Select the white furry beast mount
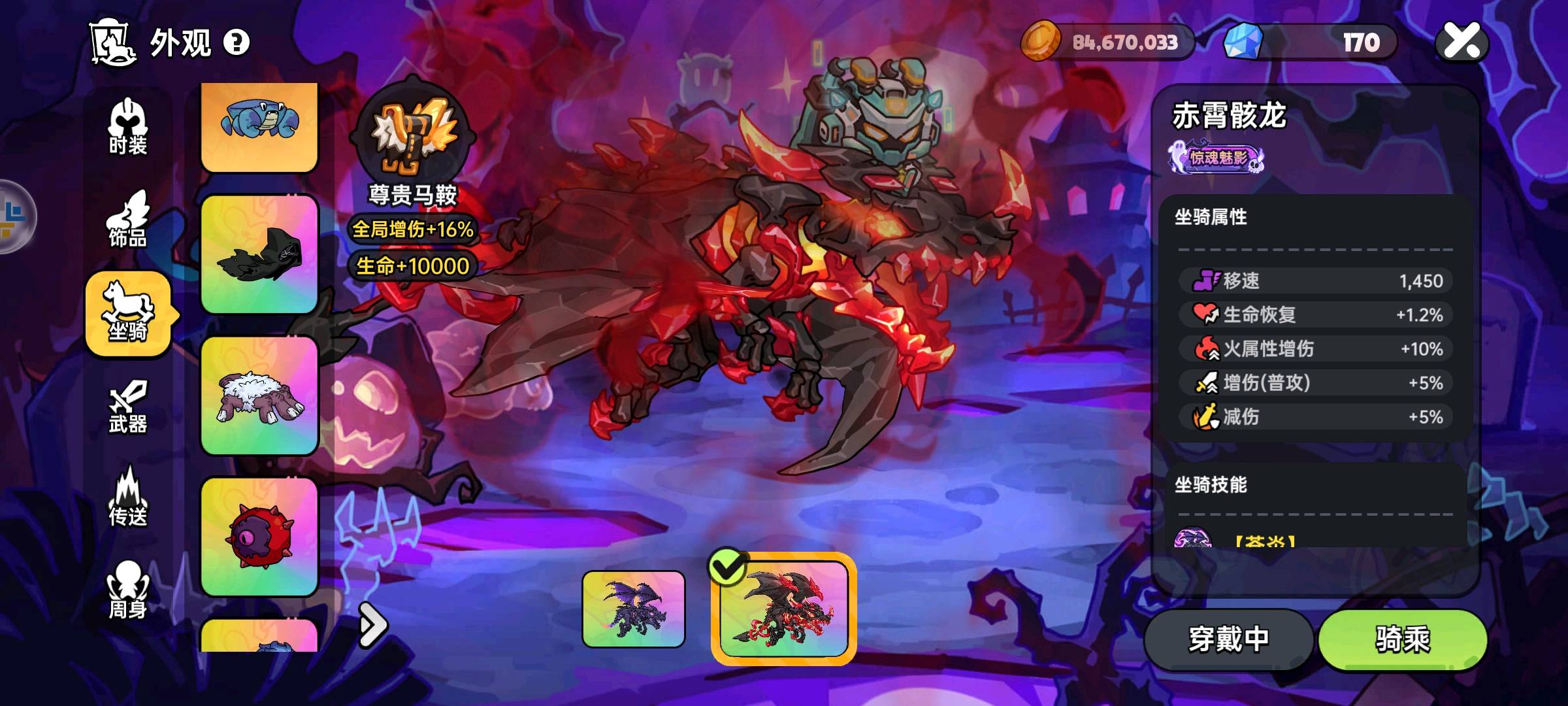The width and height of the screenshot is (1568, 706). tap(259, 395)
